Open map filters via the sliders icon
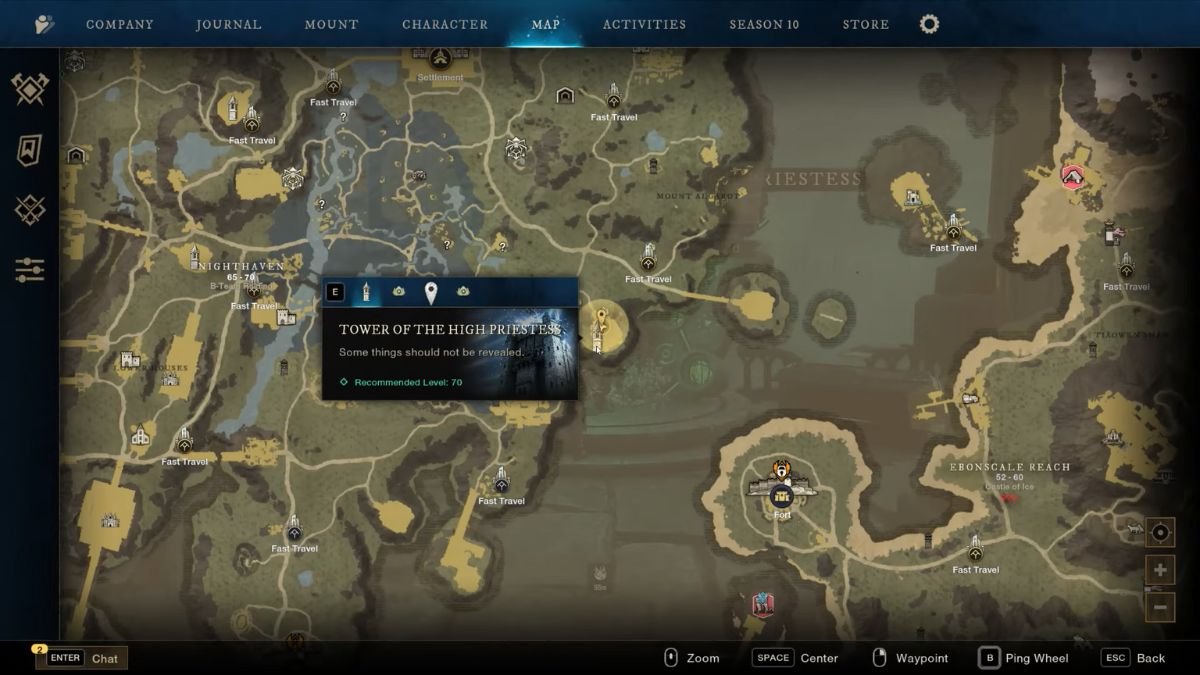1200x675 pixels. coord(30,269)
